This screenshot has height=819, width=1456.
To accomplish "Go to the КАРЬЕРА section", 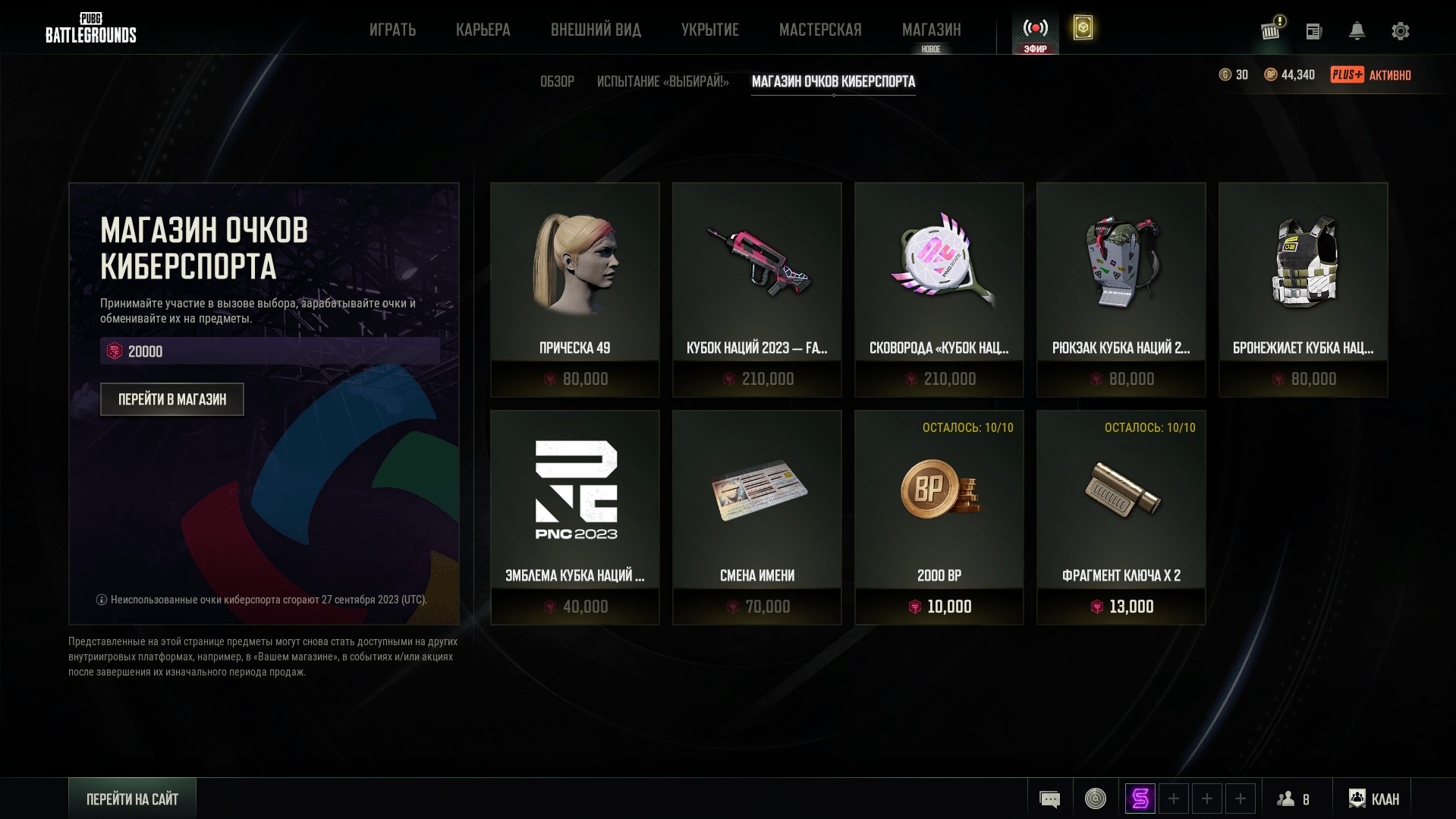I will [483, 30].
